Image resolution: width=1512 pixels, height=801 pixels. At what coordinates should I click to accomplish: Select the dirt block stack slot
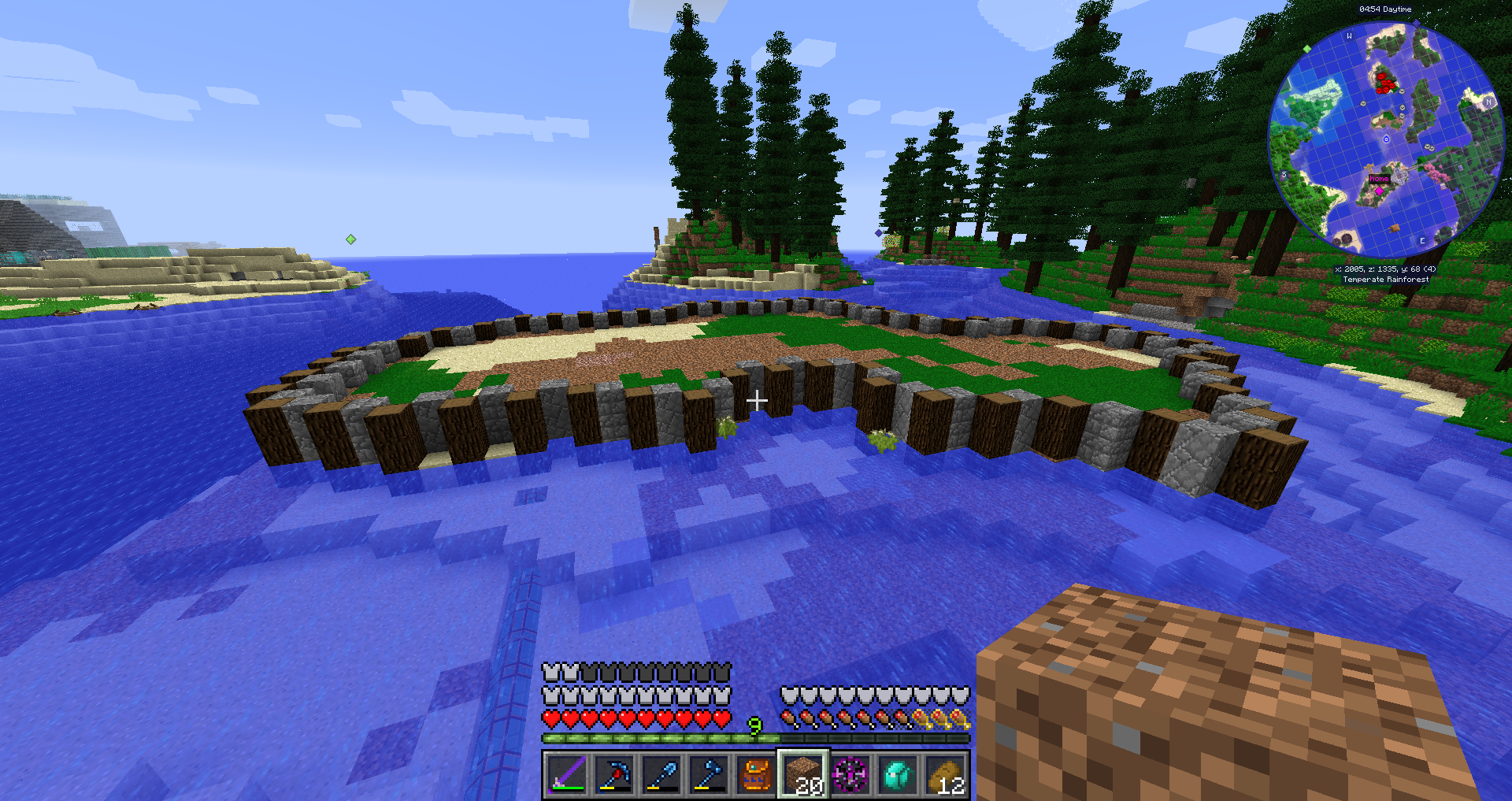tap(803, 774)
